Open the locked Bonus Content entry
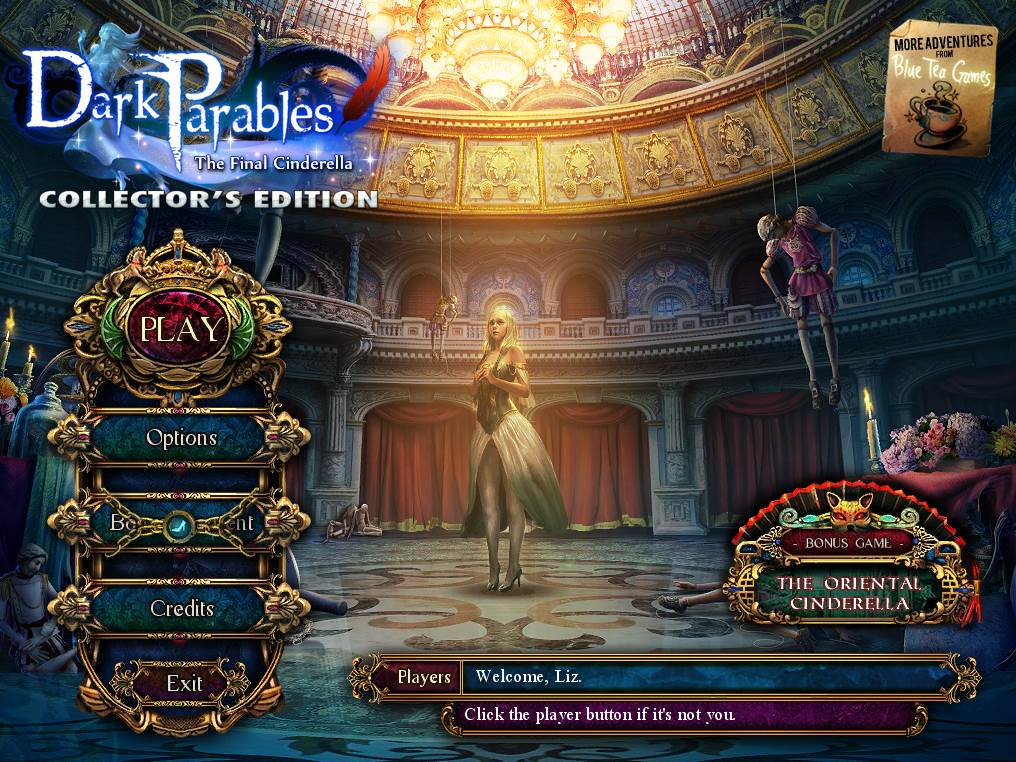 (x=181, y=522)
